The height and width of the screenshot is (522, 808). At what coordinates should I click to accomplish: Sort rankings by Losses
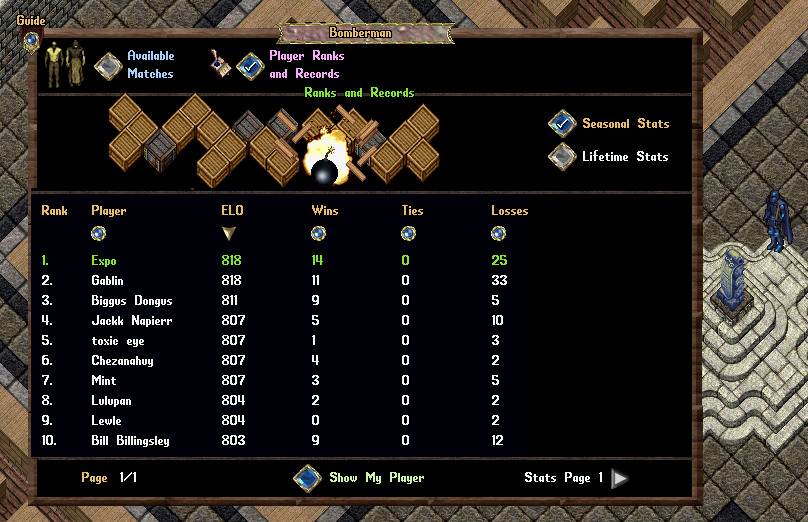498,233
